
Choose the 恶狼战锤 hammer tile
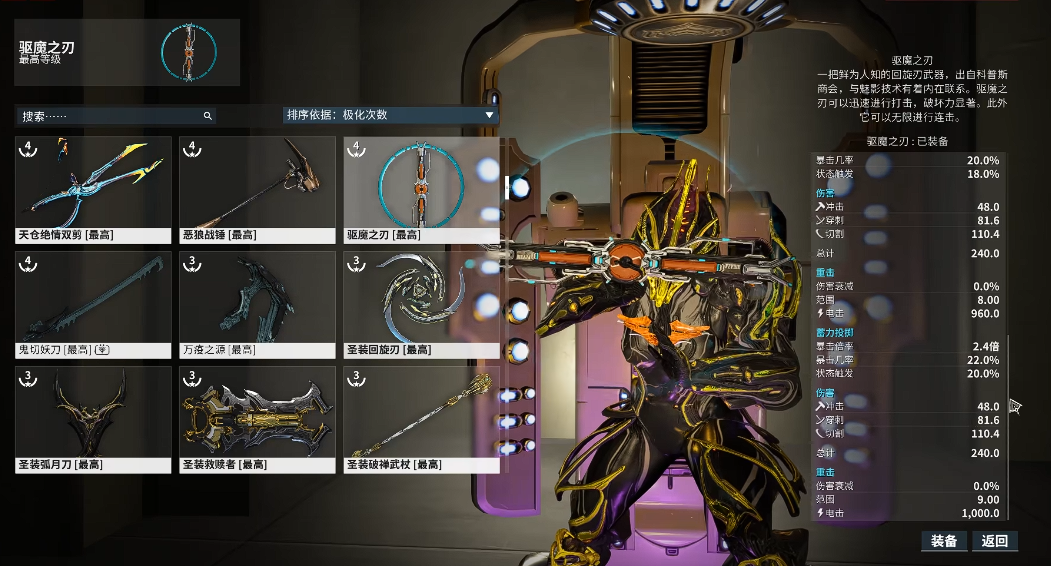pyautogui.click(x=257, y=190)
